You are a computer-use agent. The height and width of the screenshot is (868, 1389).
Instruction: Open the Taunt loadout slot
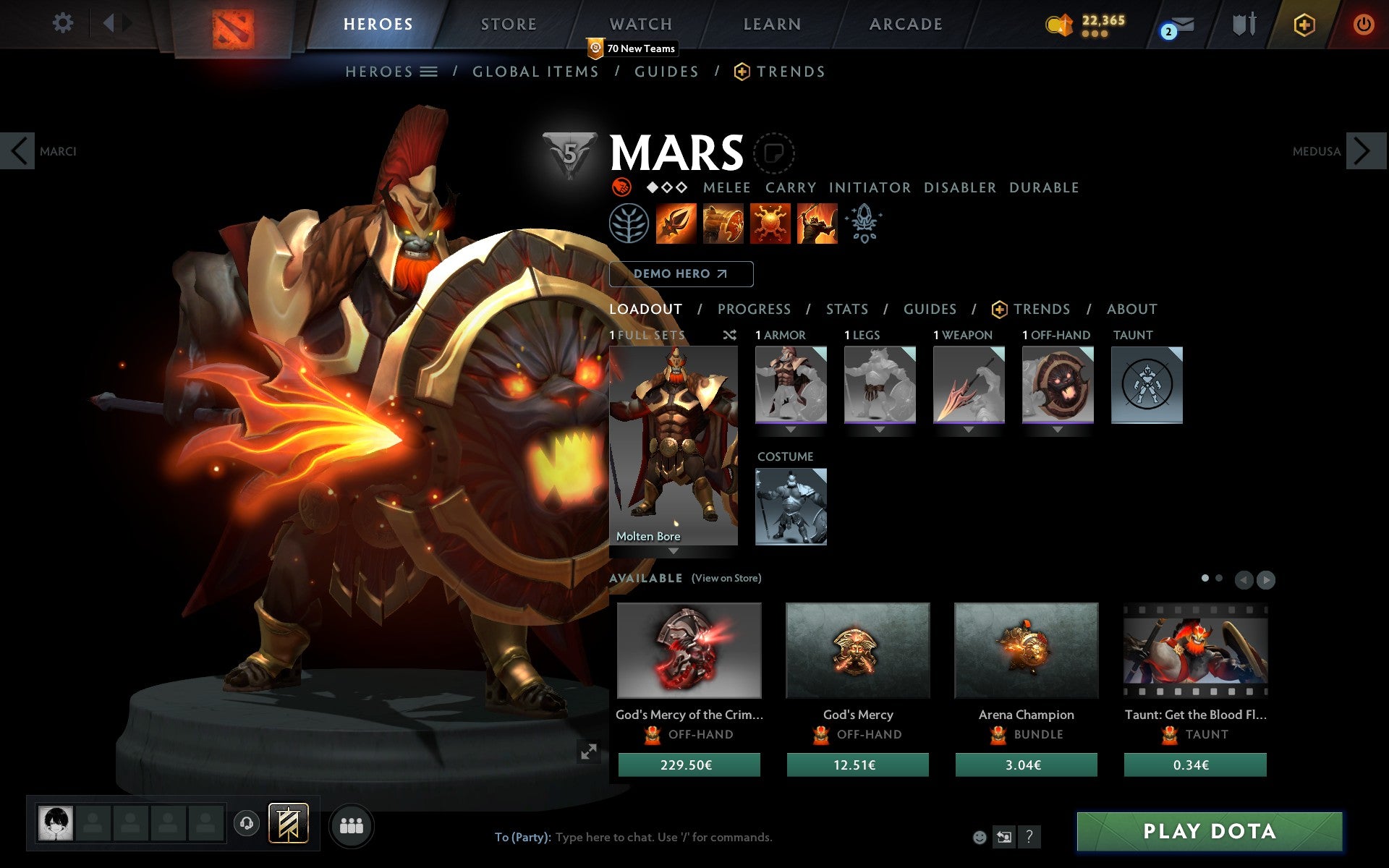click(x=1147, y=385)
